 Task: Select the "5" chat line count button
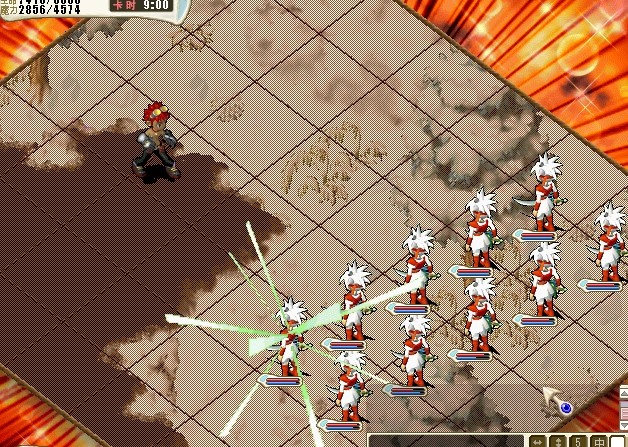576,441
